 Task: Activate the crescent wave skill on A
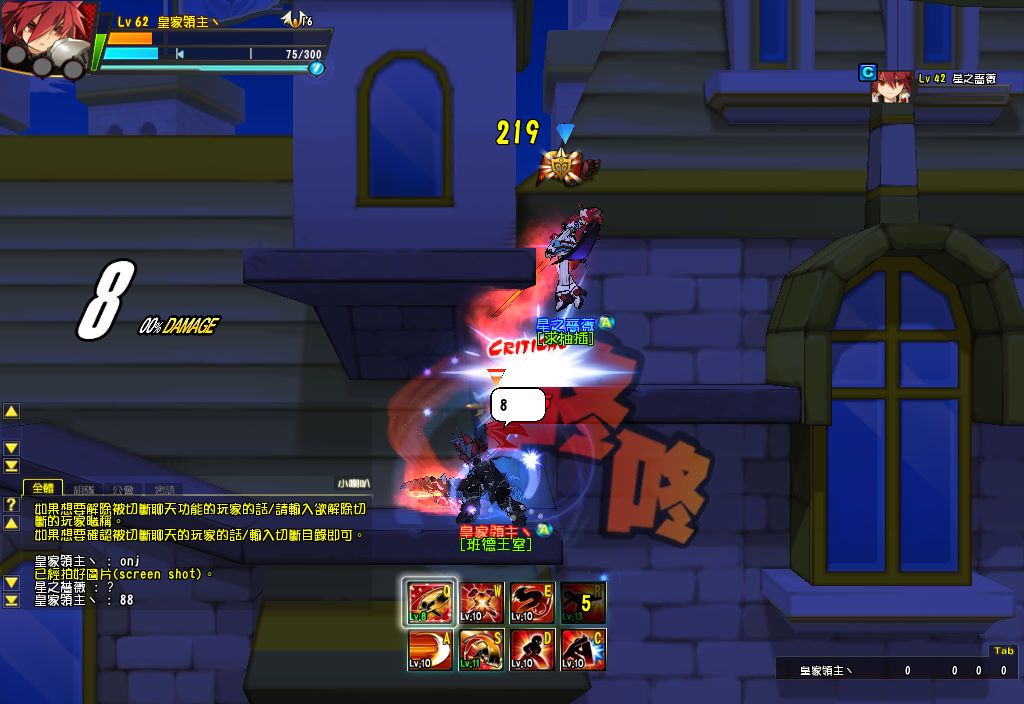tap(430, 650)
